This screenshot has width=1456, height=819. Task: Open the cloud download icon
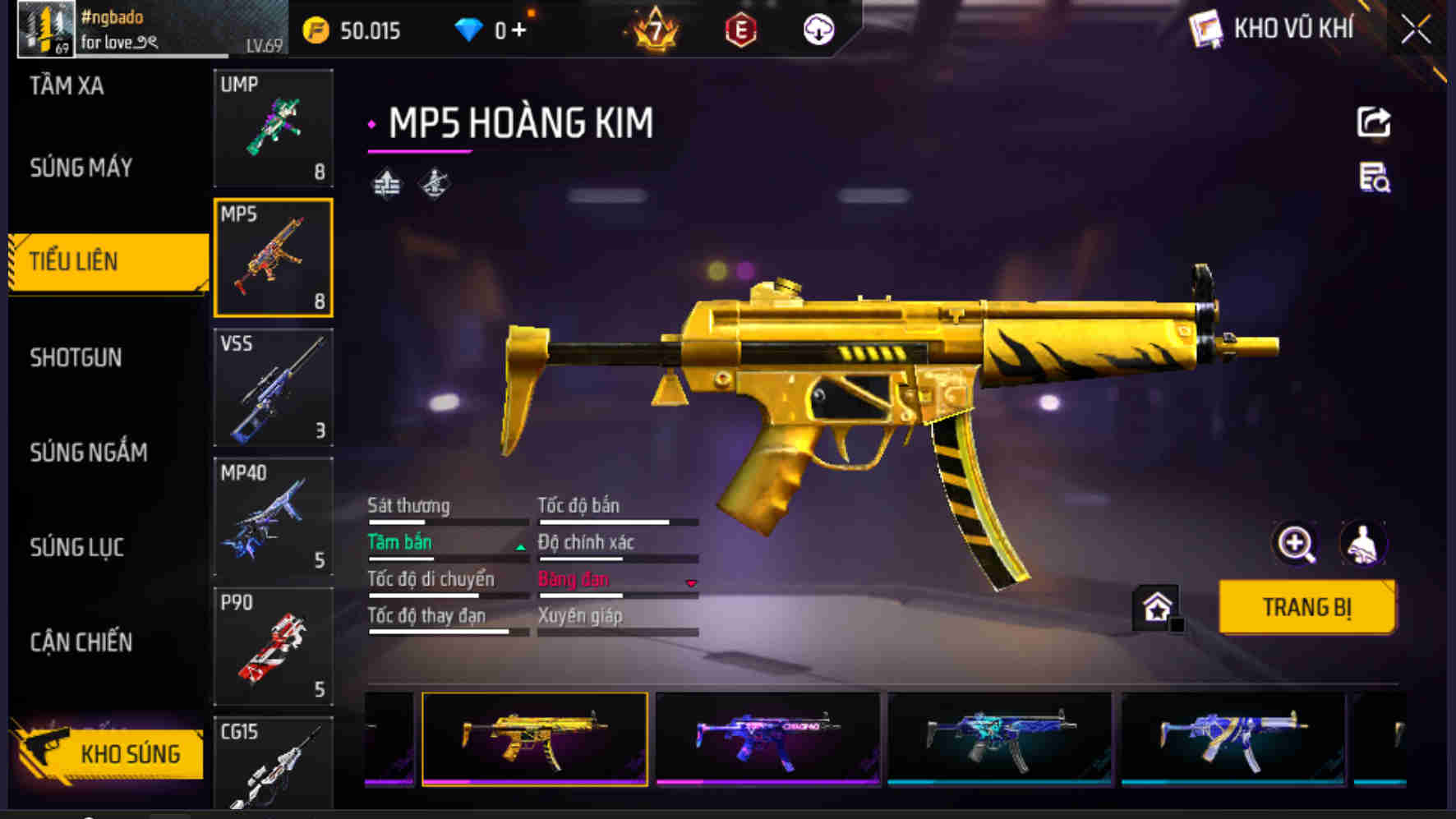coord(816,28)
